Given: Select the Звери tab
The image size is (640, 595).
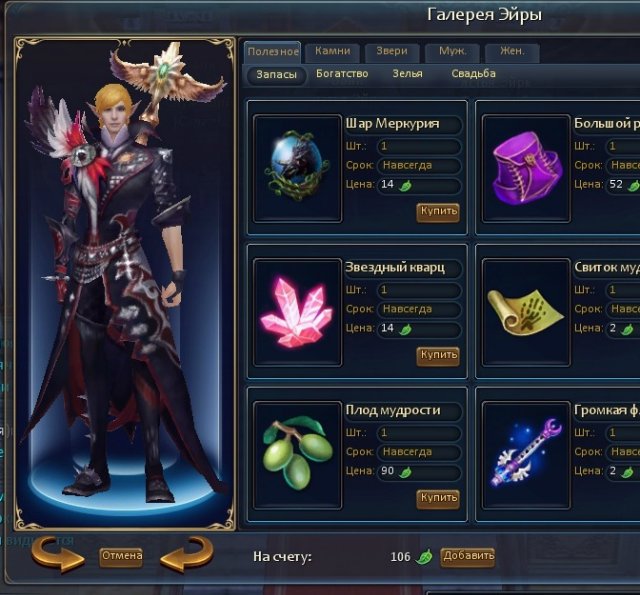Looking at the screenshot, I should pyautogui.click(x=392, y=51).
